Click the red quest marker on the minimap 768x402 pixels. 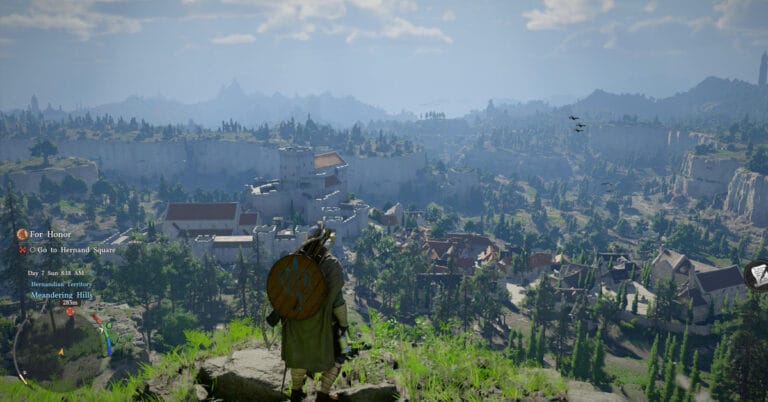click(x=70, y=311)
